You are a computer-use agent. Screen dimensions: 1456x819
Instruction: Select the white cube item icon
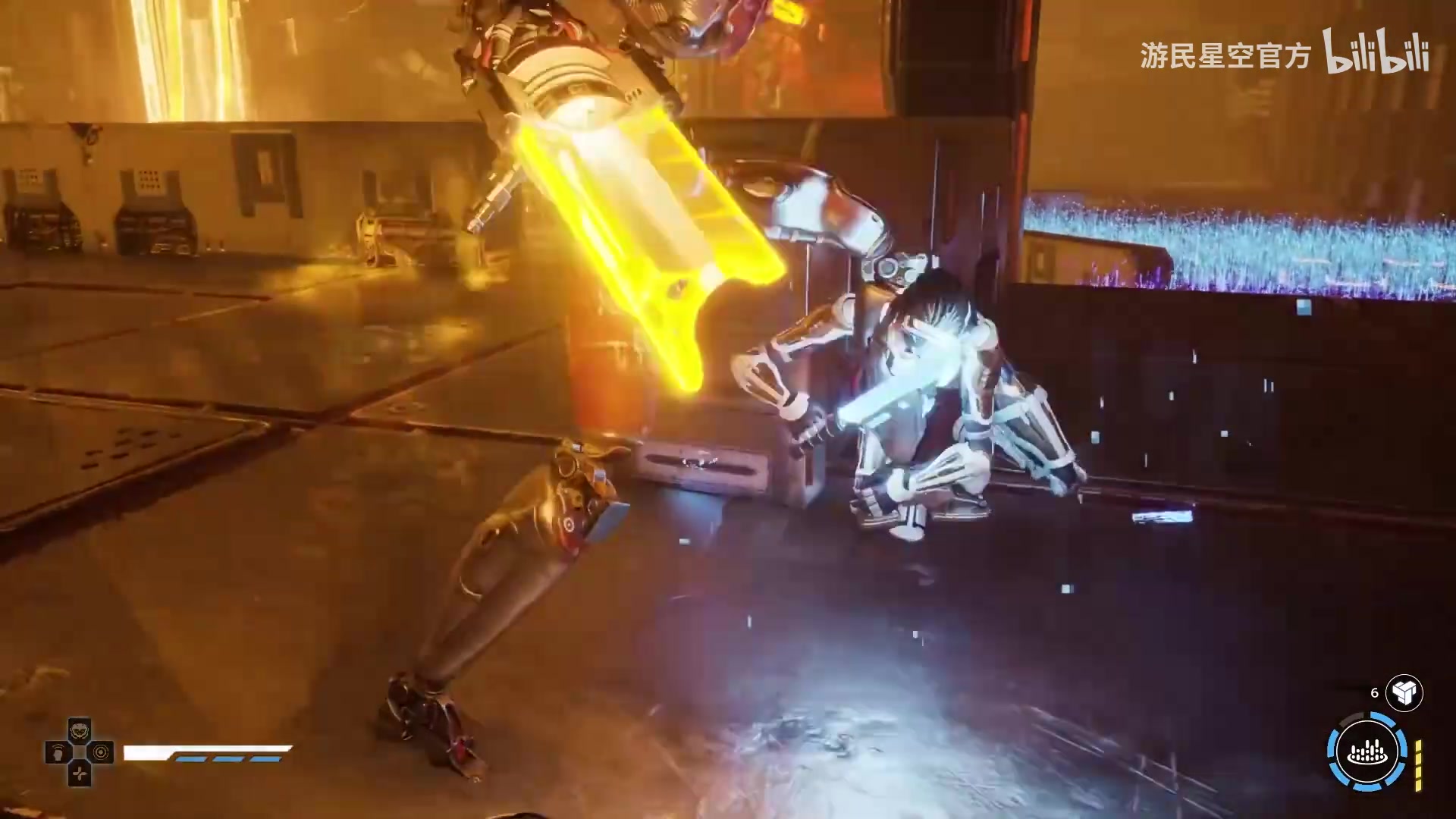(x=1404, y=692)
